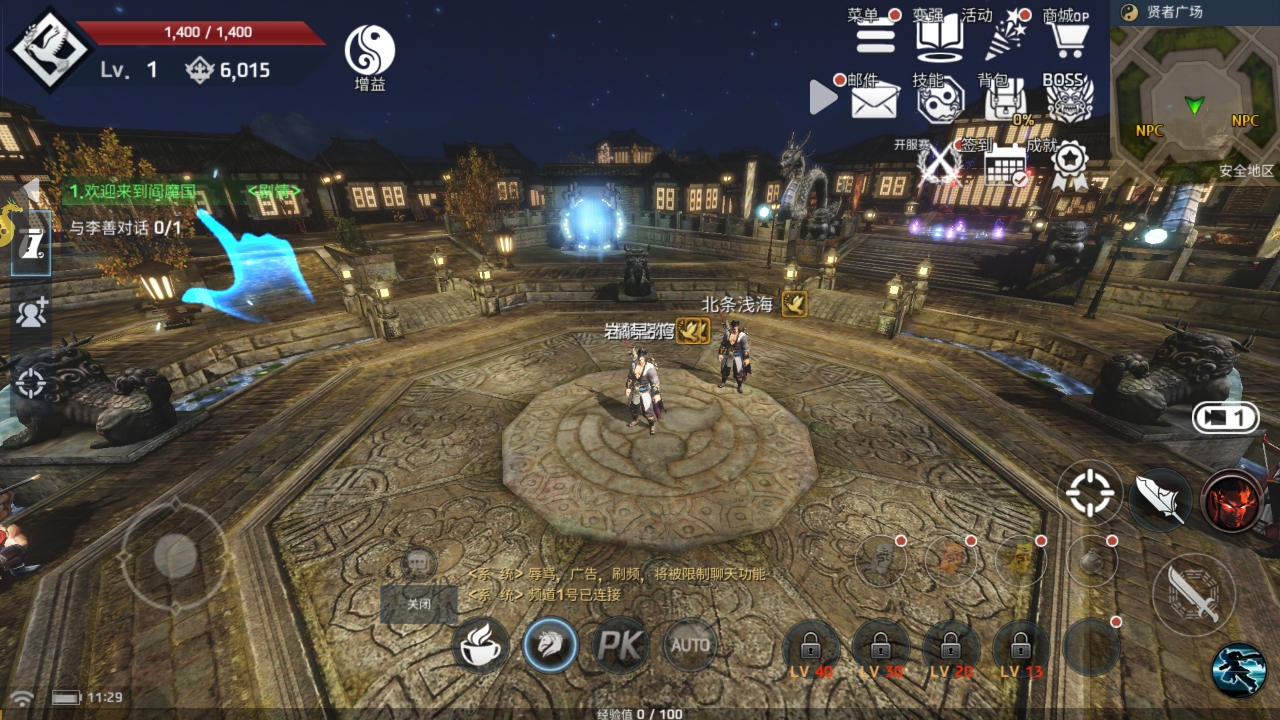Screen dimensions: 1280x720
Task: Open the 背包 backpack inventory
Action: [x=1004, y=100]
